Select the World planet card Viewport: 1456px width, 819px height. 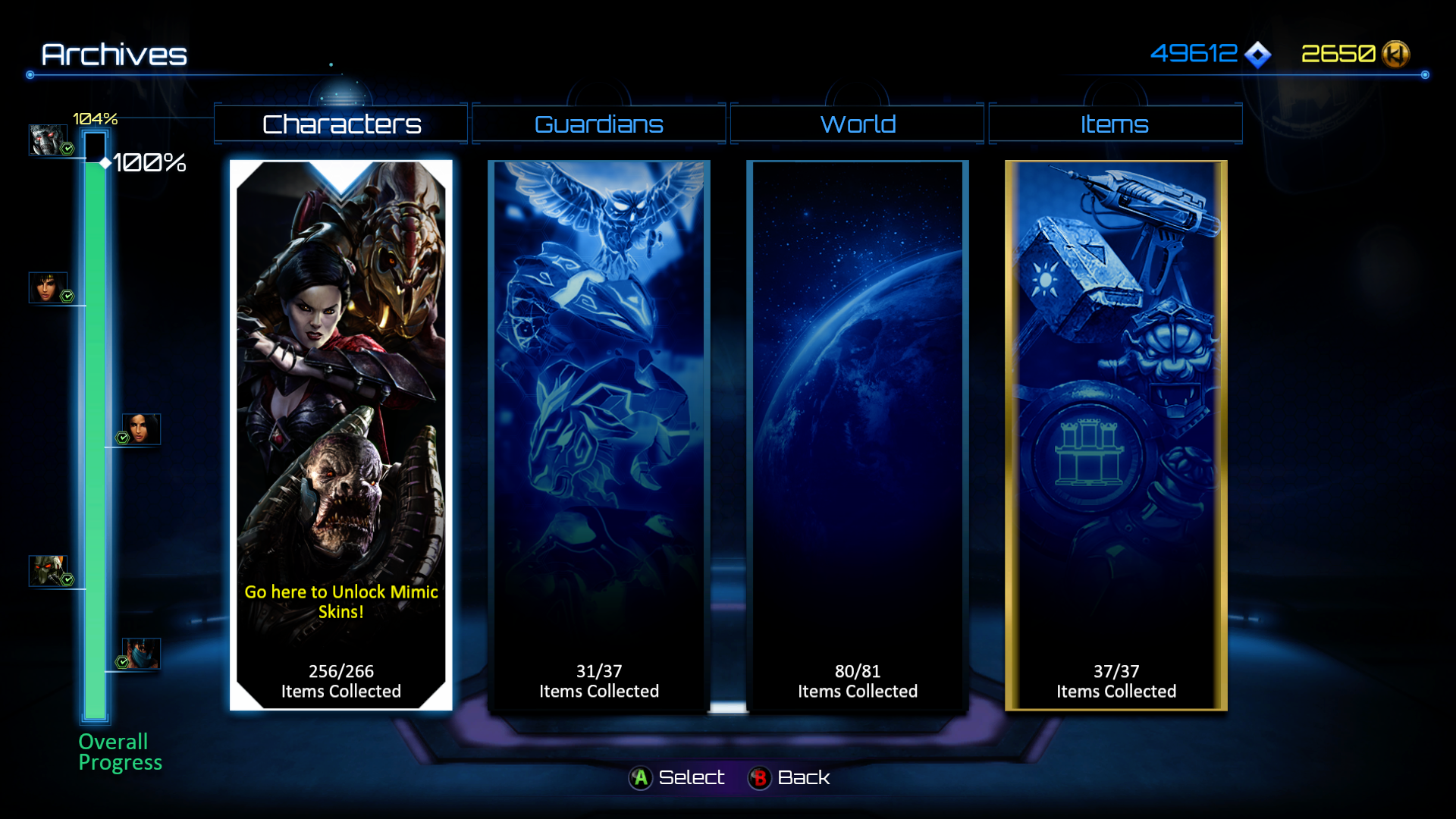pos(858,435)
